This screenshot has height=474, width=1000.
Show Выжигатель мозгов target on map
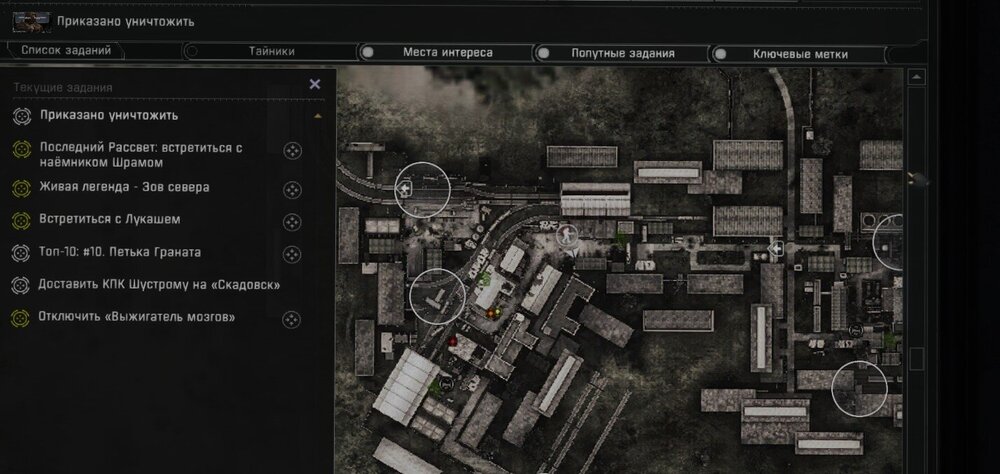(x=292, y=320)
